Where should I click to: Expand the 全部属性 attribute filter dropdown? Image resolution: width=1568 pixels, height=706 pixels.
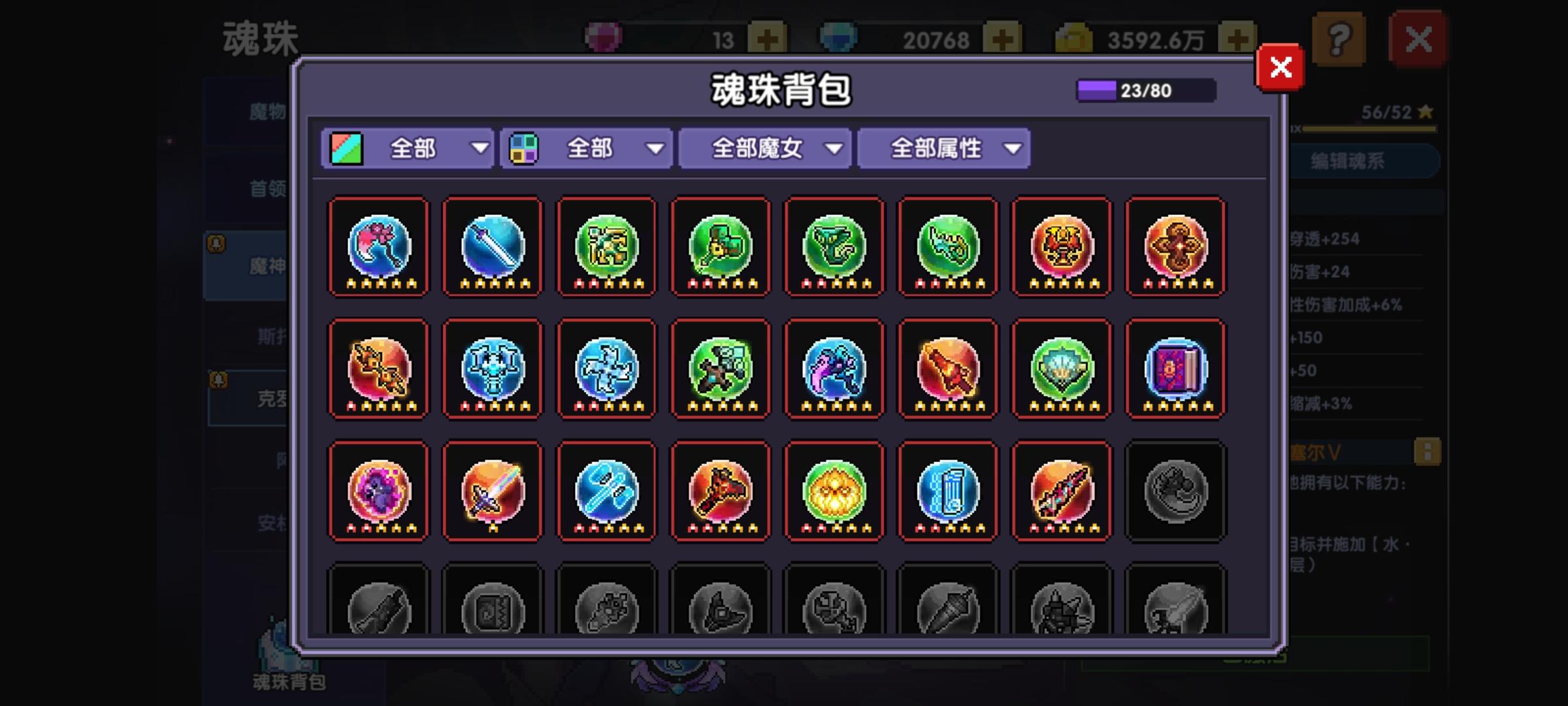point(943,148)
